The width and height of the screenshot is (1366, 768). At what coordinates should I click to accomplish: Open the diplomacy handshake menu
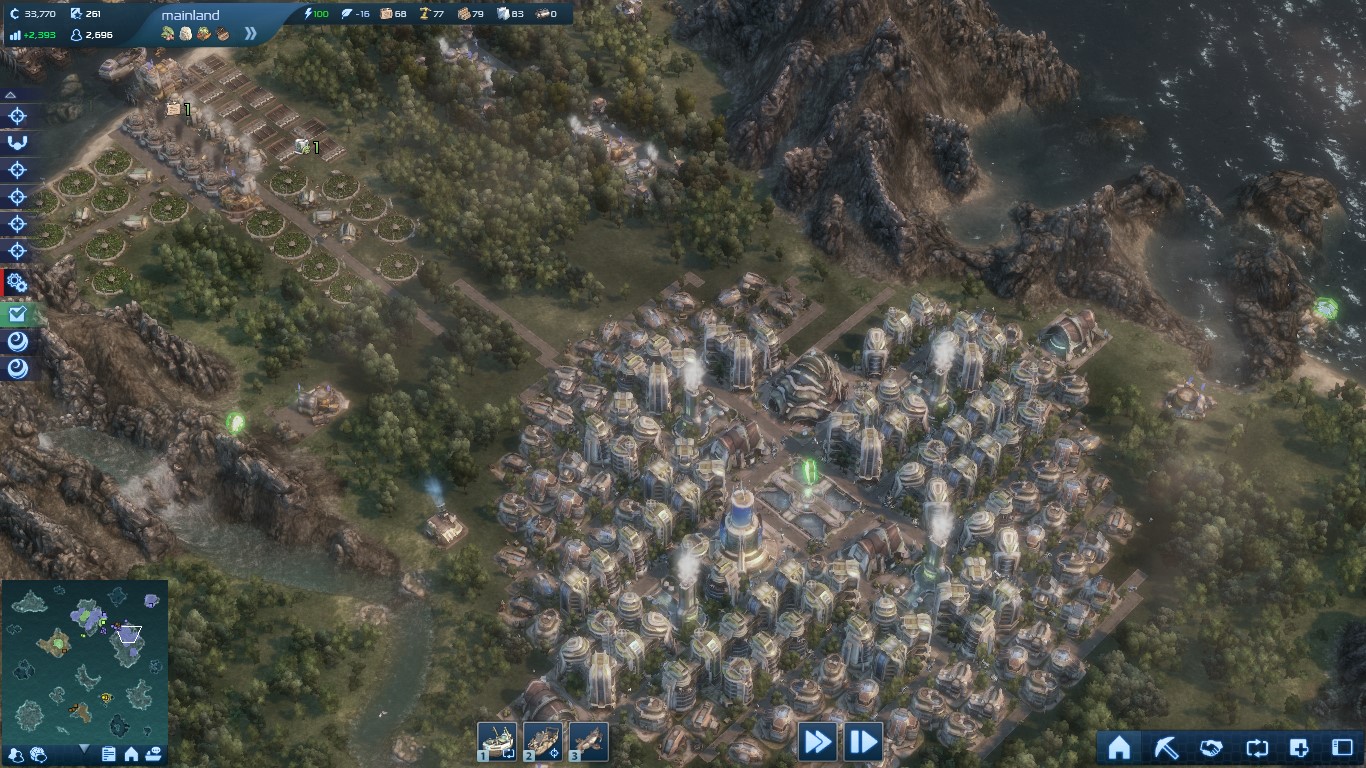point(1212,748)
